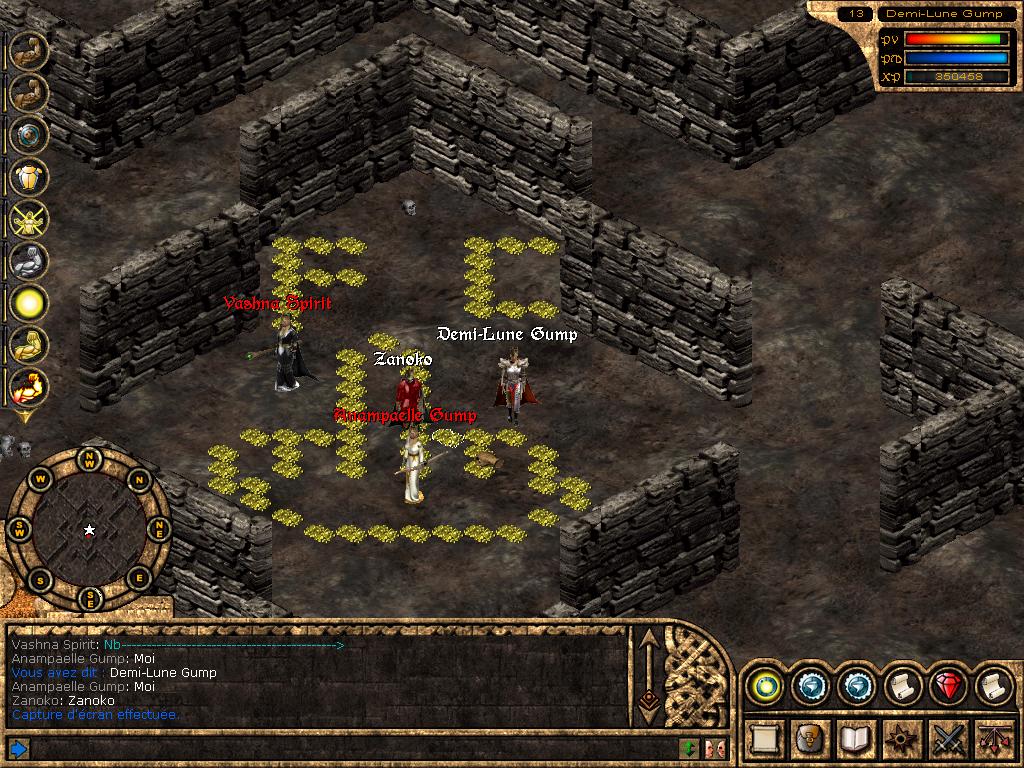Screen dimensions: 1024x768
Task: Open the spell book
Action: click(x=855, y=739)
